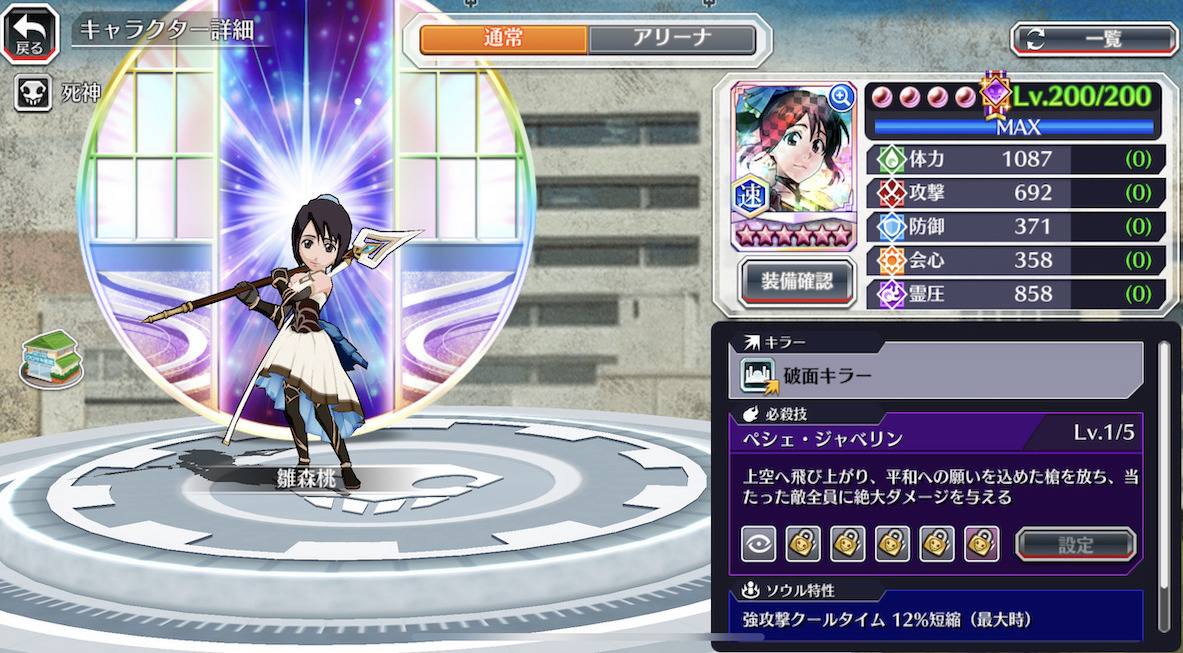
Task: Switch to the 通常 tab
Action: point(503,39)
